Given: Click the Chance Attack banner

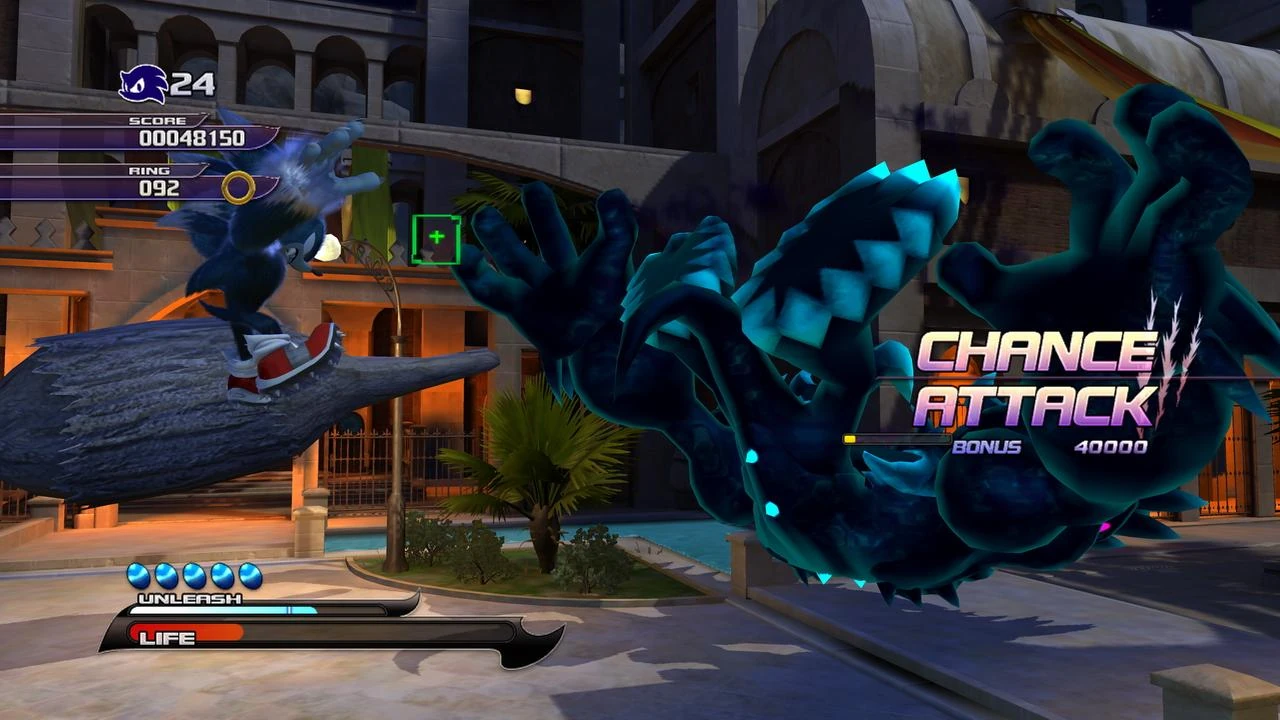Looking at the screenshot, I should (x=1035, y=378).
